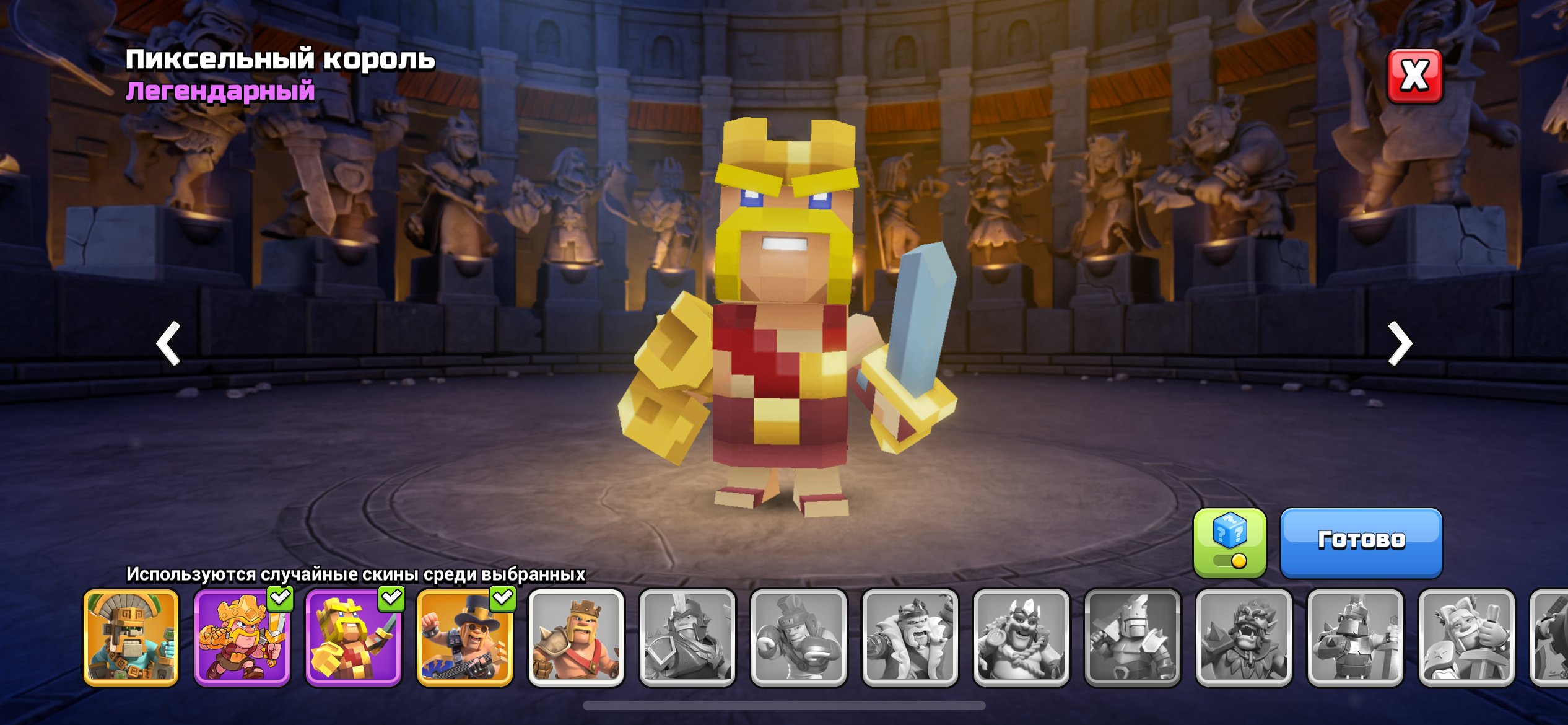
Task: View the locked visored knight with cleaver
Action: coord(1133,638)
